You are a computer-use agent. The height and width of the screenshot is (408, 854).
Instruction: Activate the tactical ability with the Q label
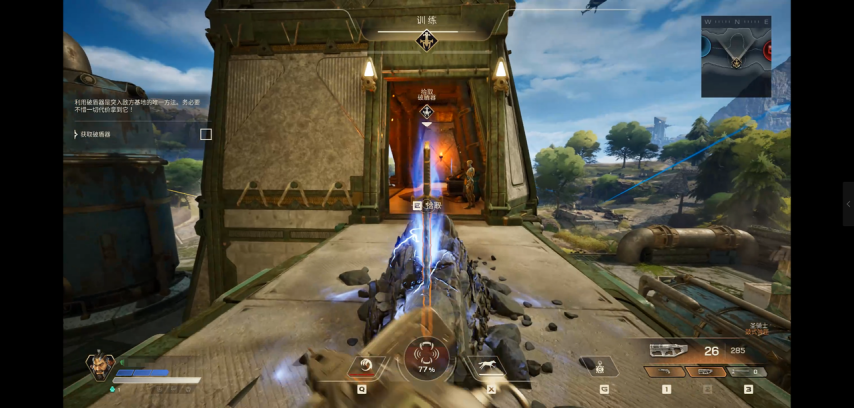(x=366, y=366)
